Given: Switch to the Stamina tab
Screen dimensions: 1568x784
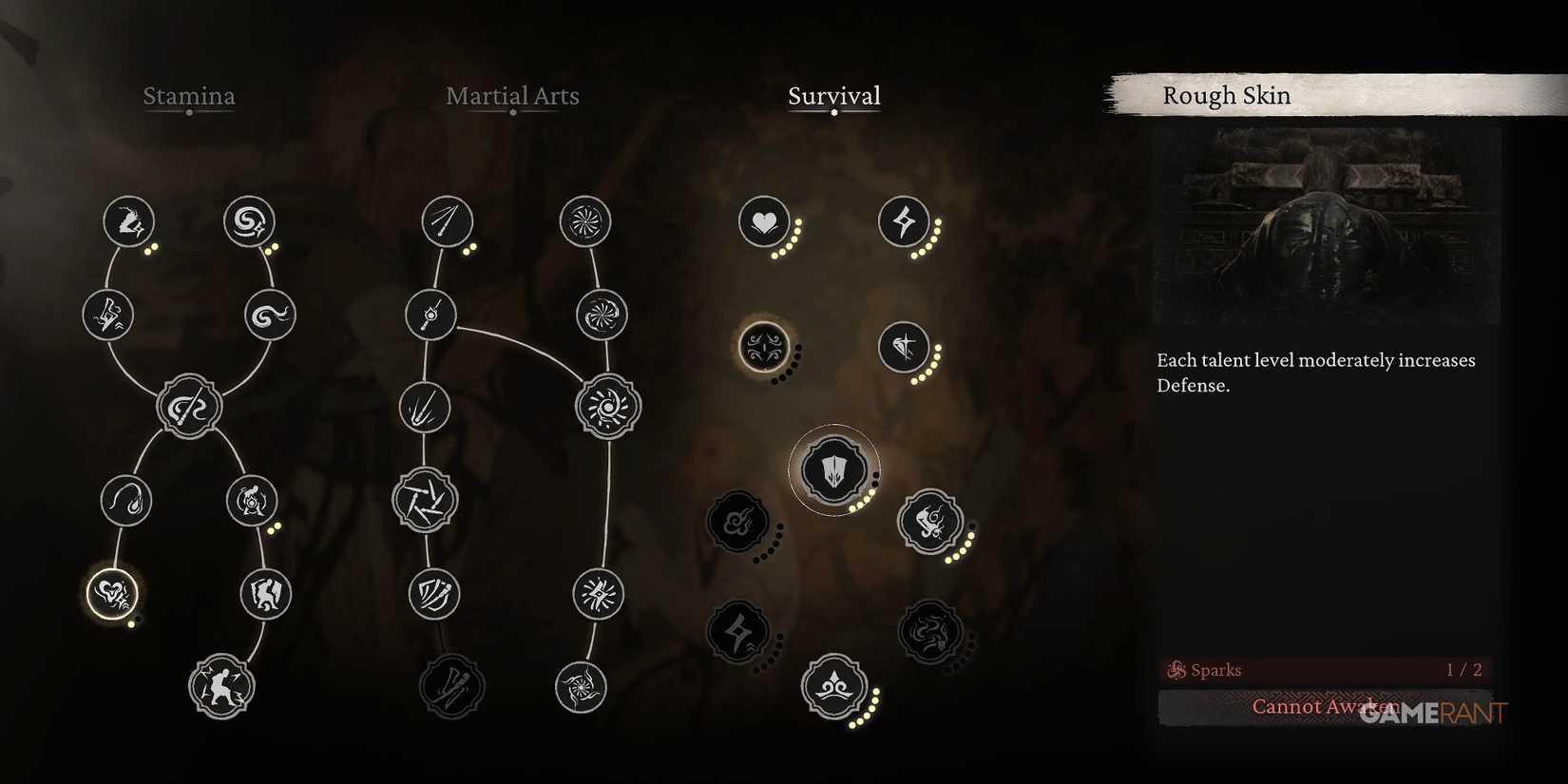Looking at the screenshot, I should point(188,96).
